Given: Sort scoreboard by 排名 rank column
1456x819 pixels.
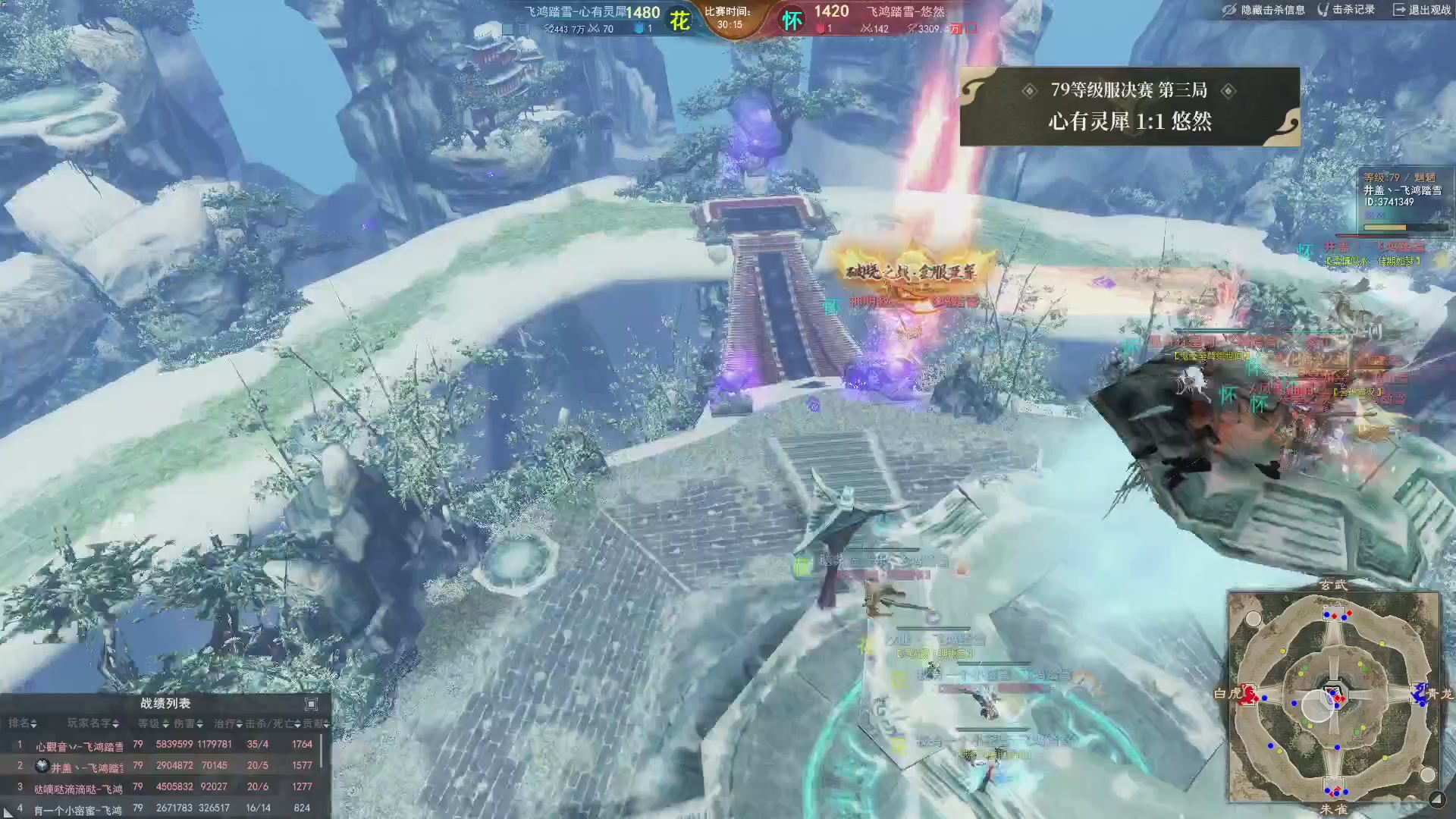Looking at the screenshot, I should pos(23,723).
